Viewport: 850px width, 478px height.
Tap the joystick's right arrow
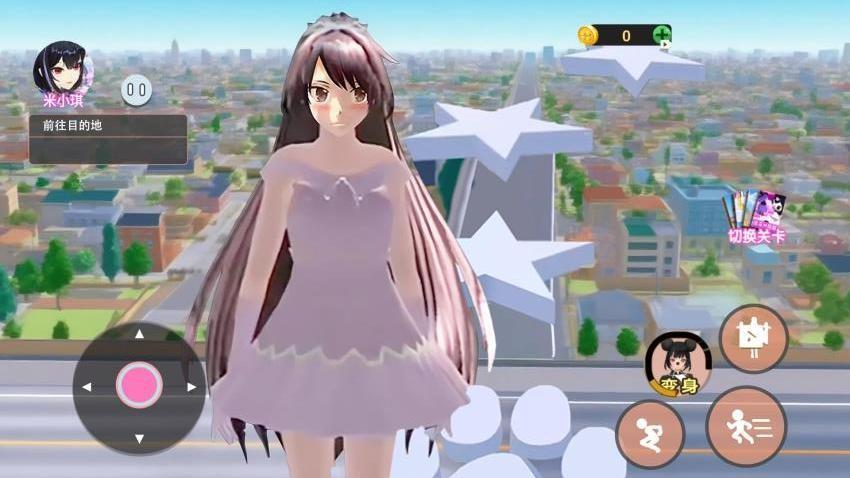[191, 386]
